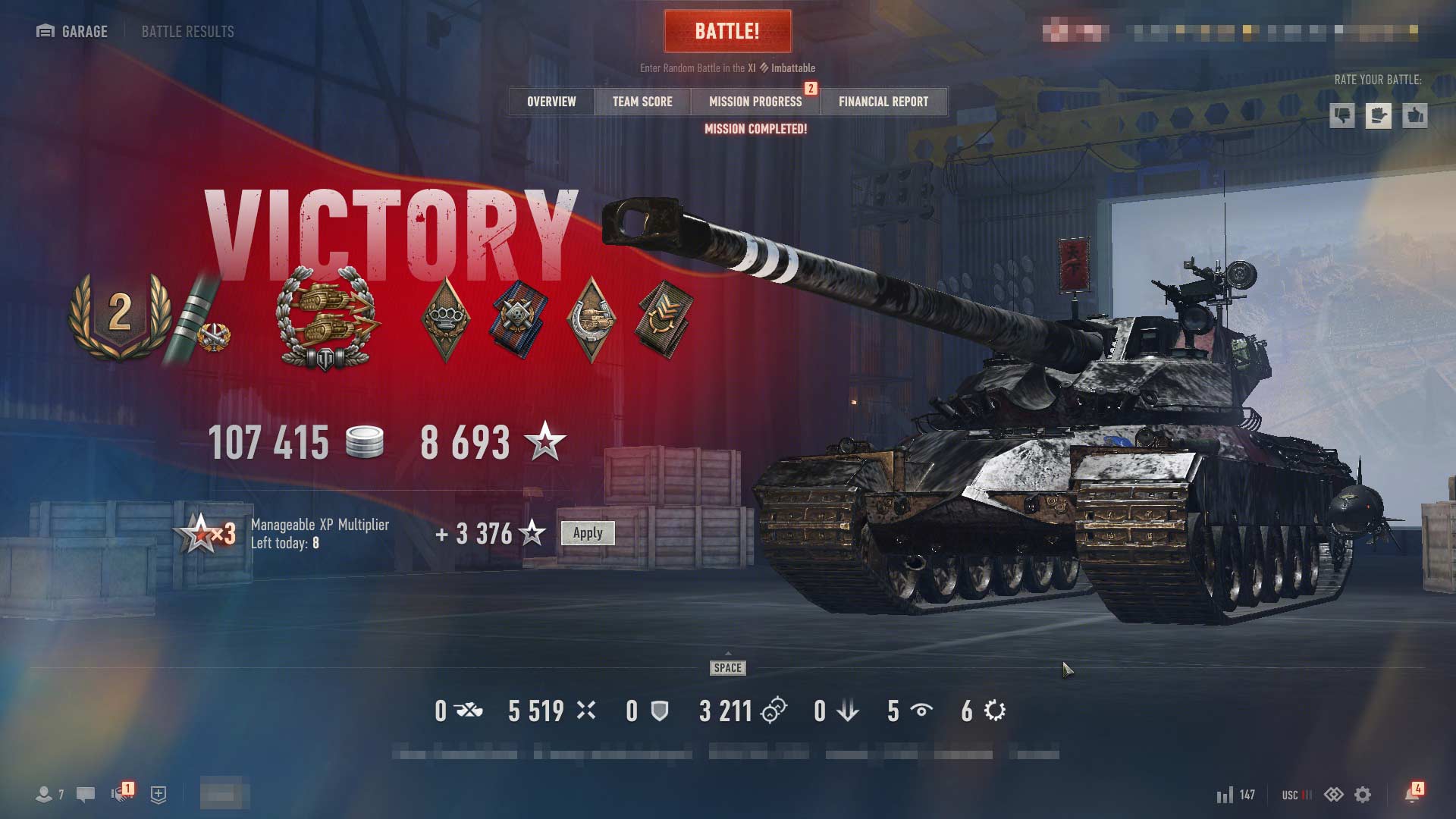Check the notification bell
This screenshot has width=1456, height=819.
[x=1411, y=795]
